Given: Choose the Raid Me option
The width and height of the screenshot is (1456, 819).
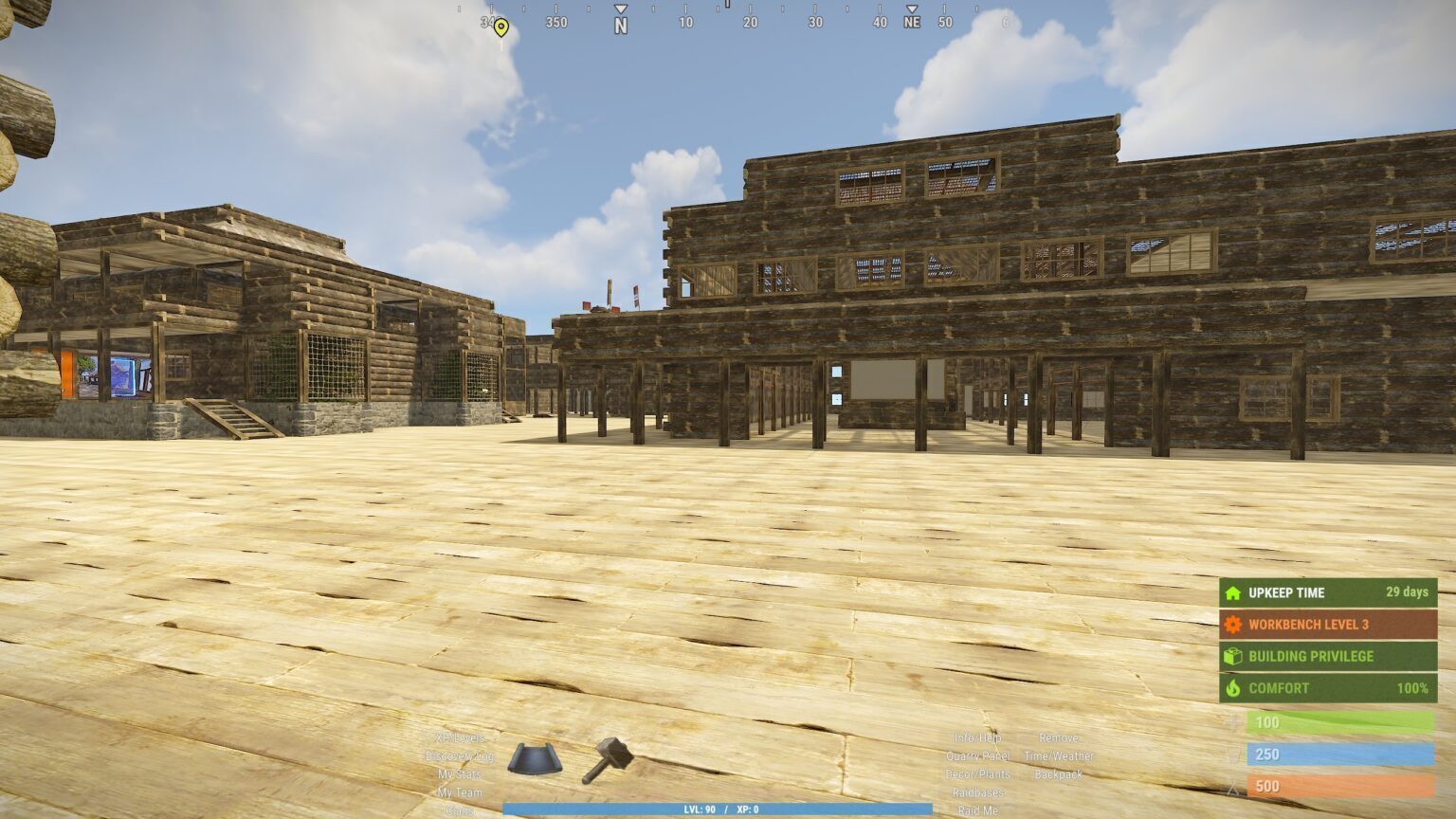Looking at the screenshot, I should tap(977, 810).
